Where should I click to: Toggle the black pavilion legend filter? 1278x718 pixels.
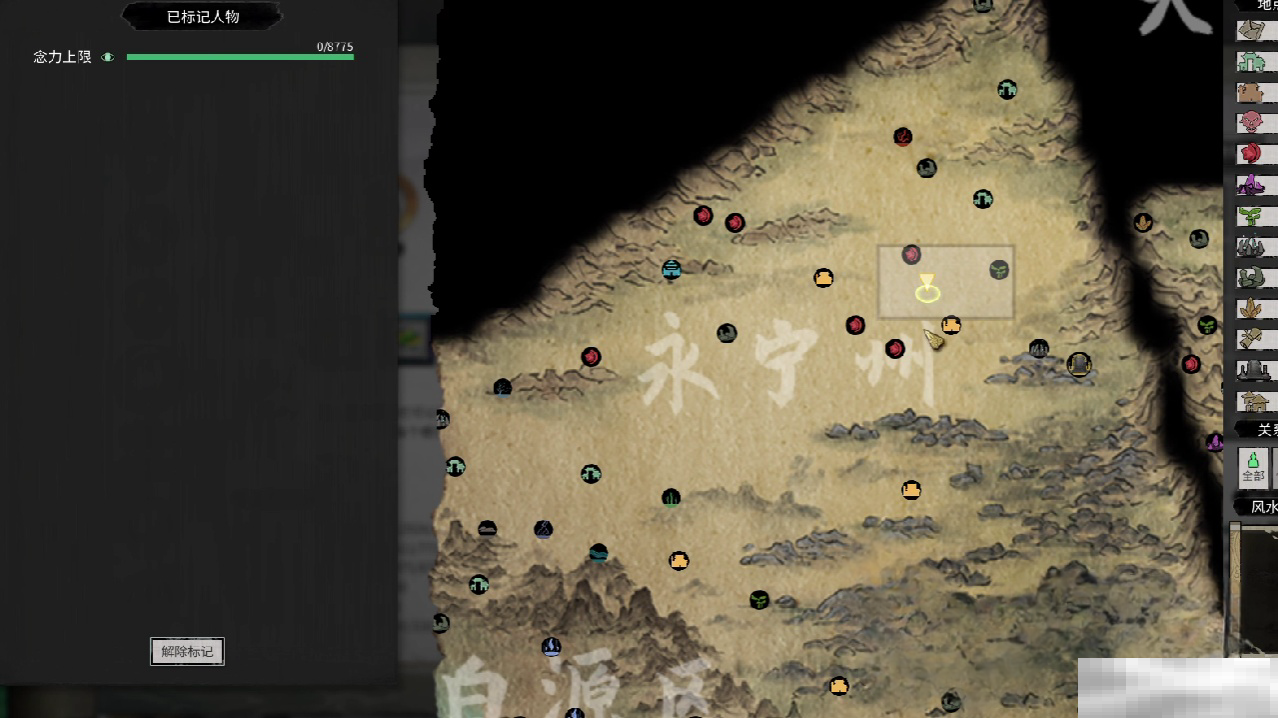click(x=1252, y=370)
